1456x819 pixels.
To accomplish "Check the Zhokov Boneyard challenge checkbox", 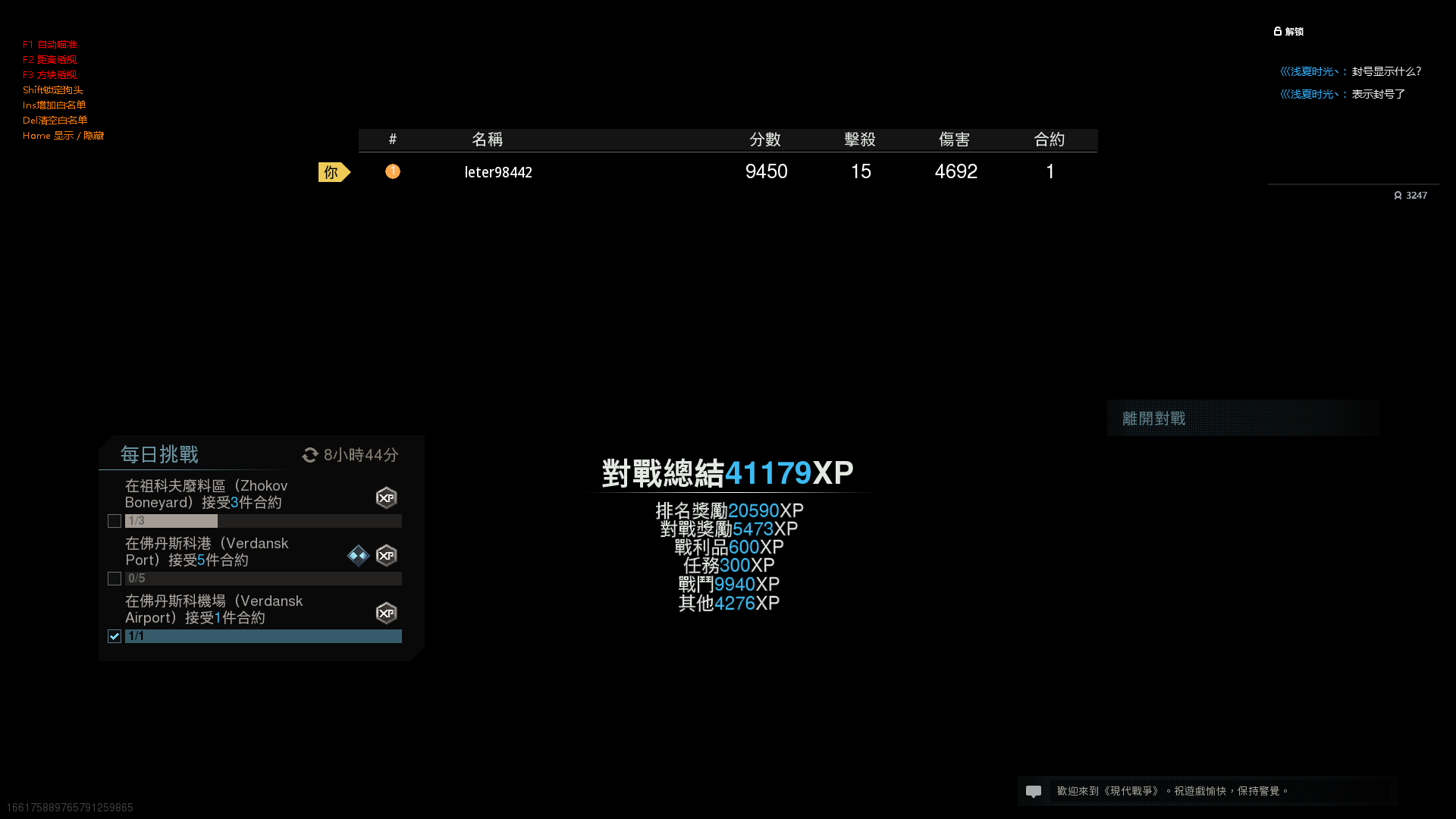I will 115,521.
